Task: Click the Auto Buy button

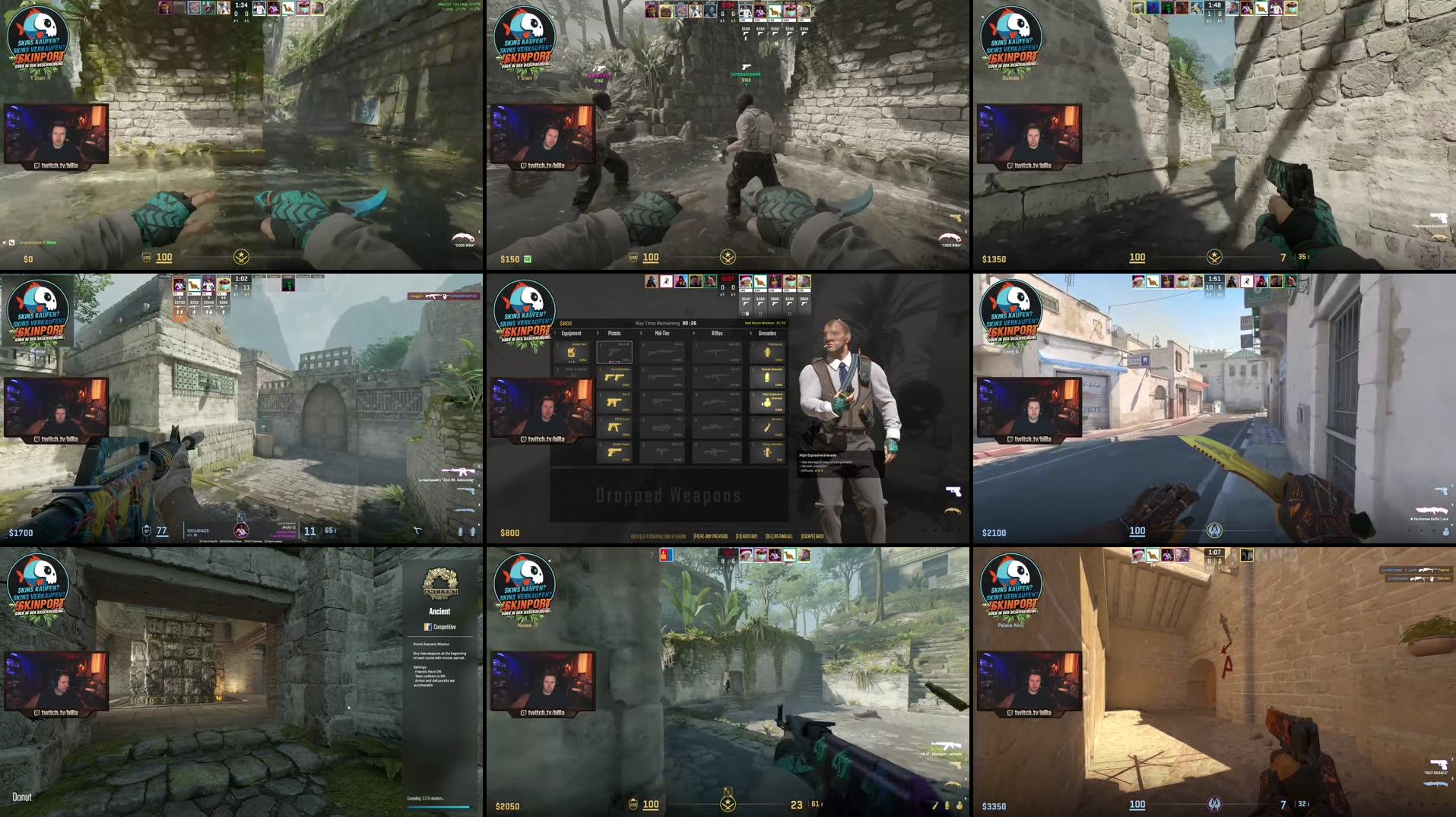Action: click(746, 536)
